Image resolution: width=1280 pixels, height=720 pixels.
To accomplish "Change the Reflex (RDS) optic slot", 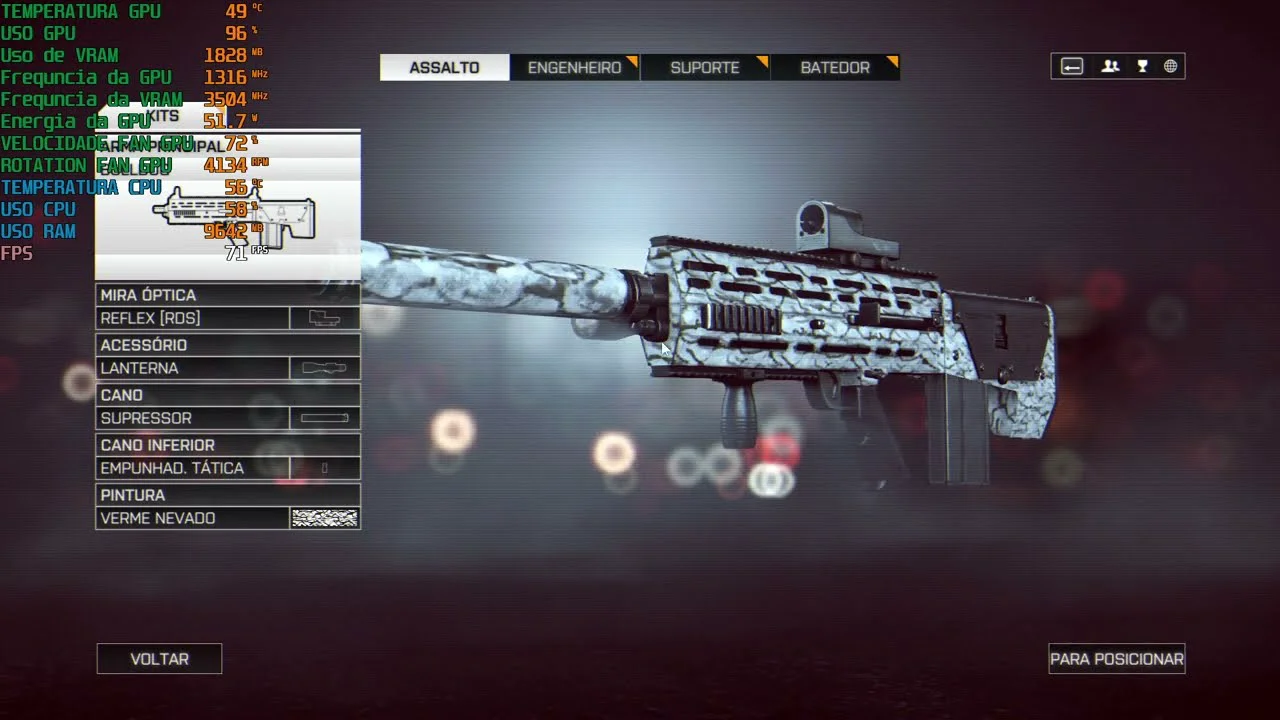I will (x=228, y=318).
